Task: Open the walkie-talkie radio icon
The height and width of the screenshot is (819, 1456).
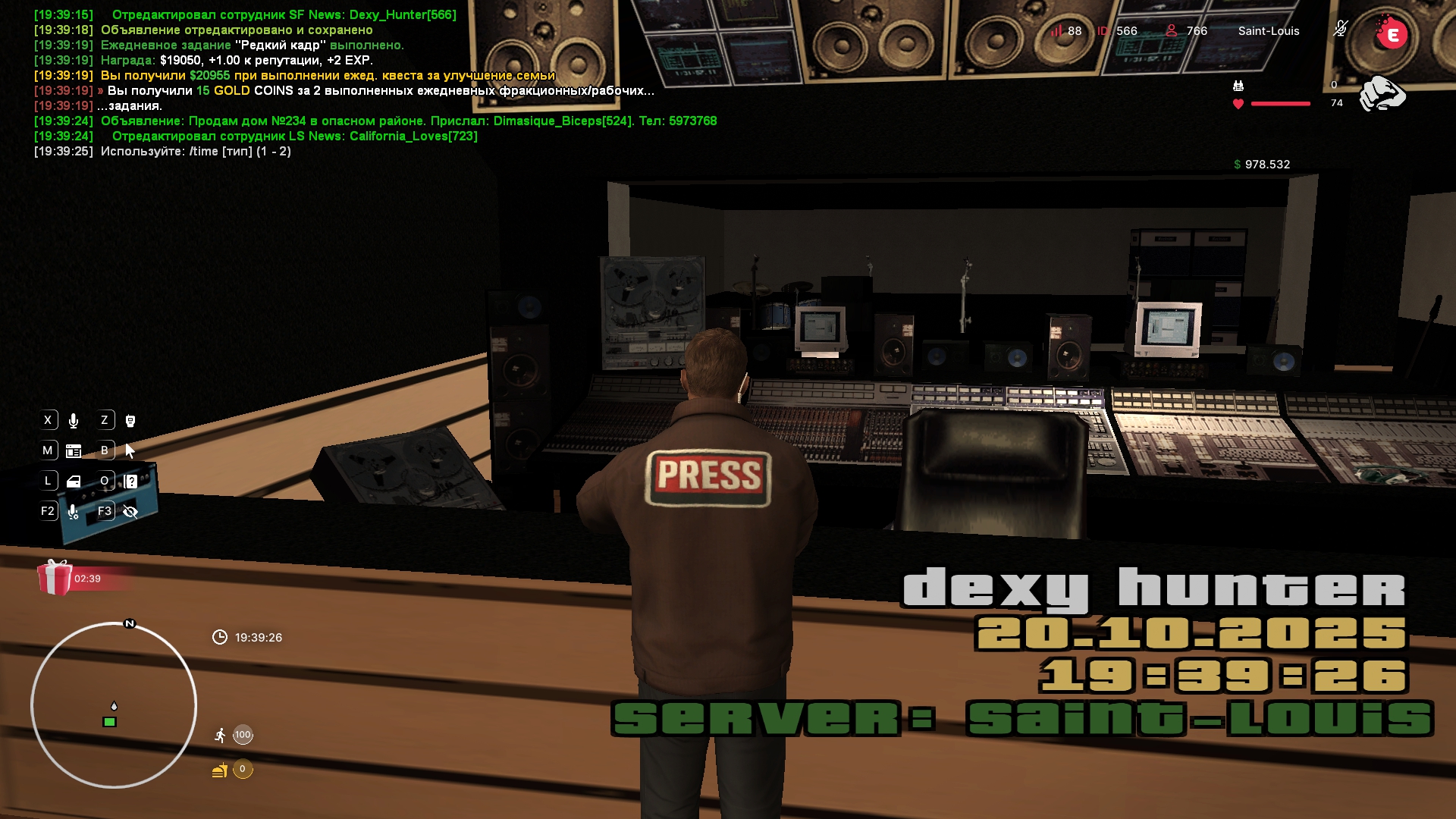Action: (130, 421)
